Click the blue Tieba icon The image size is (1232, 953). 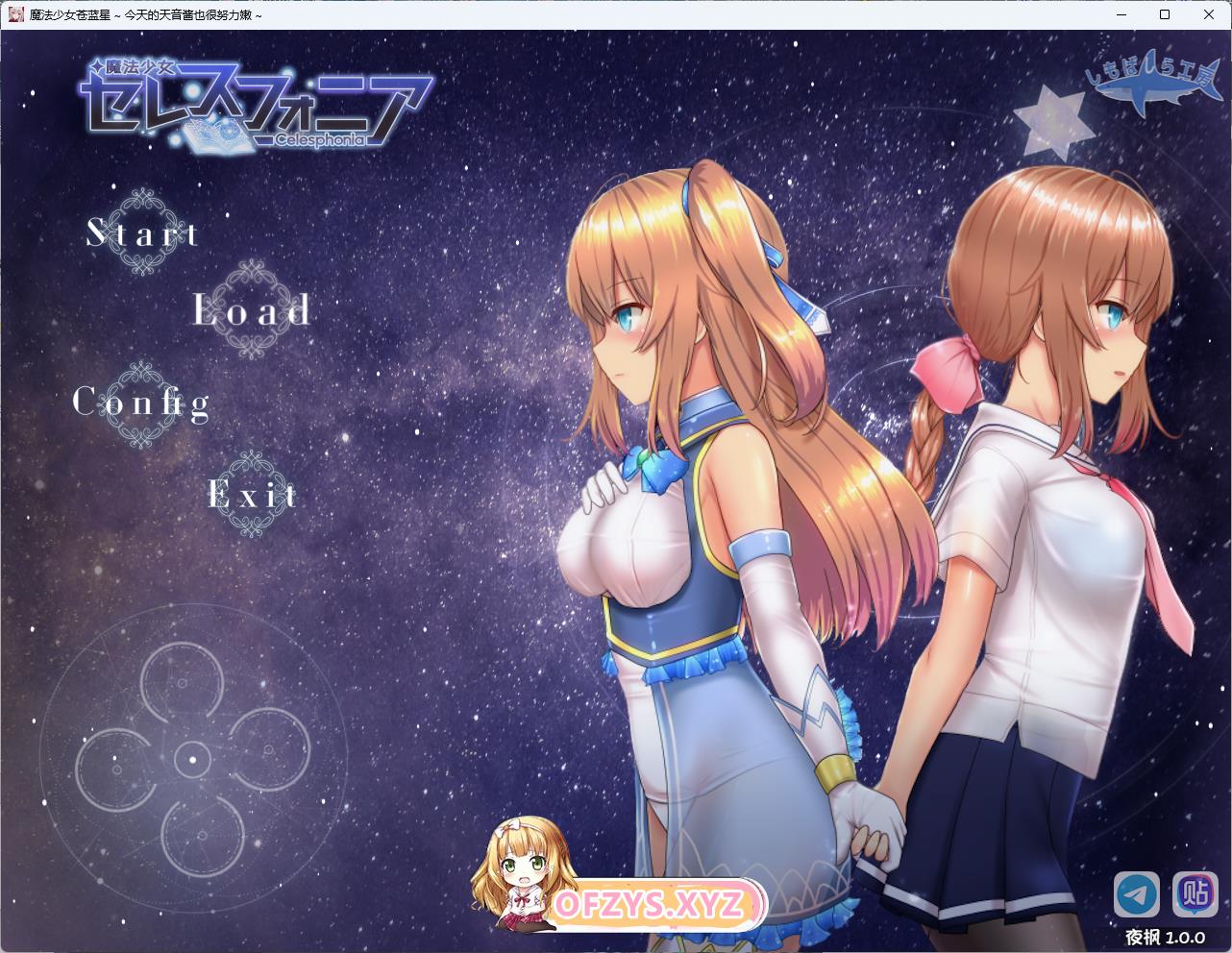(x=1195, y=895)
